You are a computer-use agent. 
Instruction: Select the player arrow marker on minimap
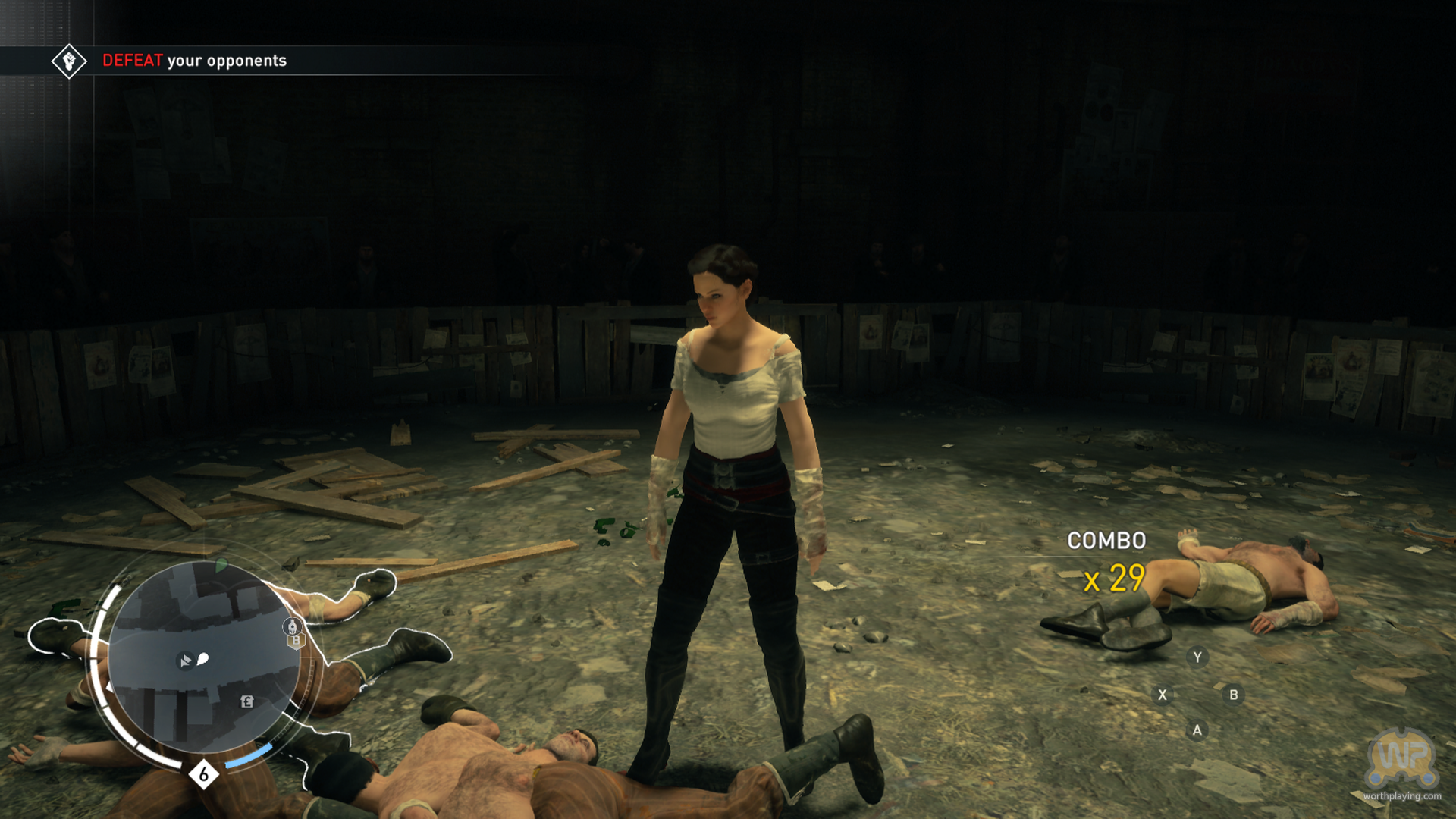[x=185, y=661]
